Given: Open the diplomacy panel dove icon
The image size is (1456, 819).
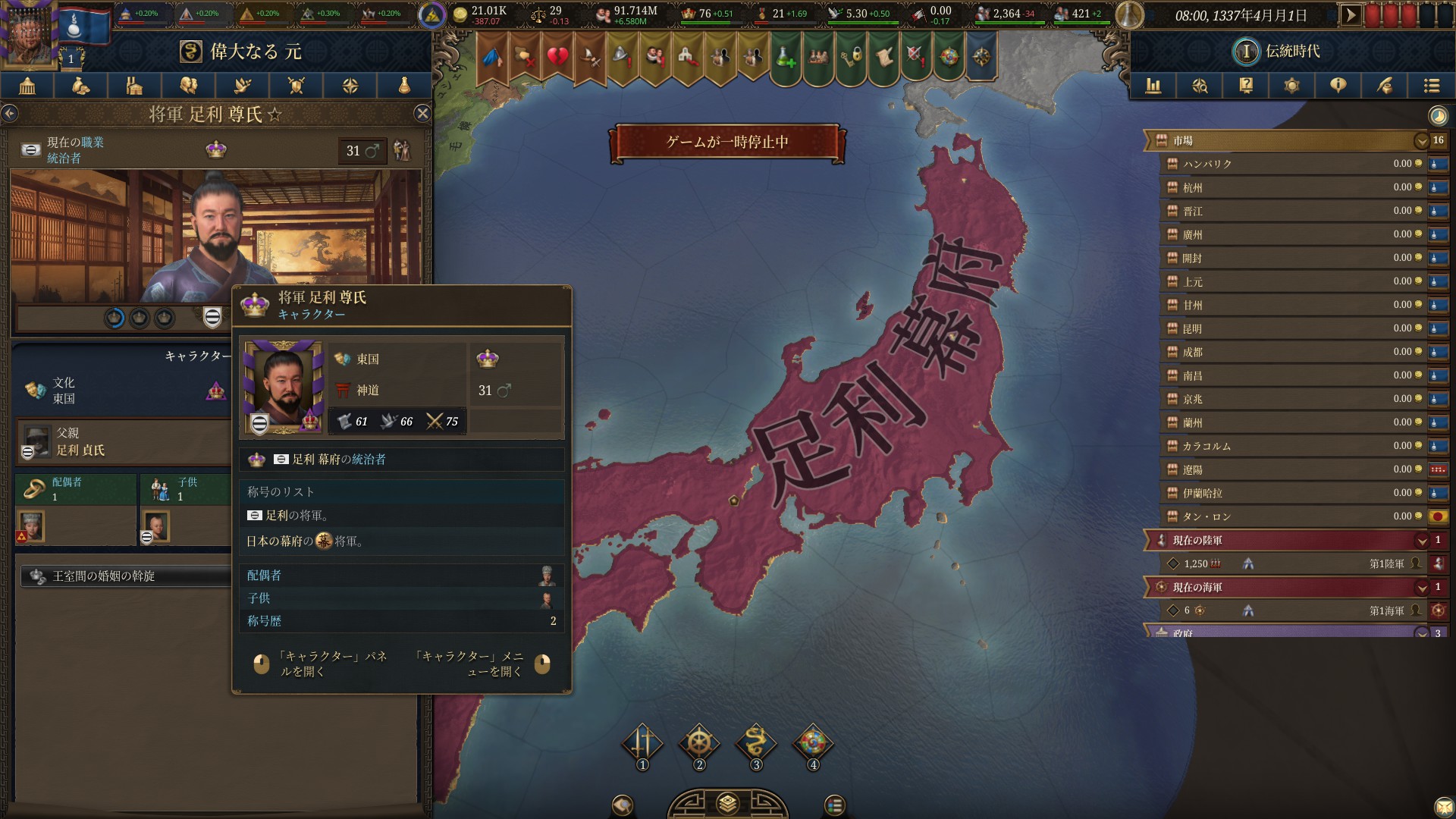Looking at the screenshot, I should (x=241, y=86).
